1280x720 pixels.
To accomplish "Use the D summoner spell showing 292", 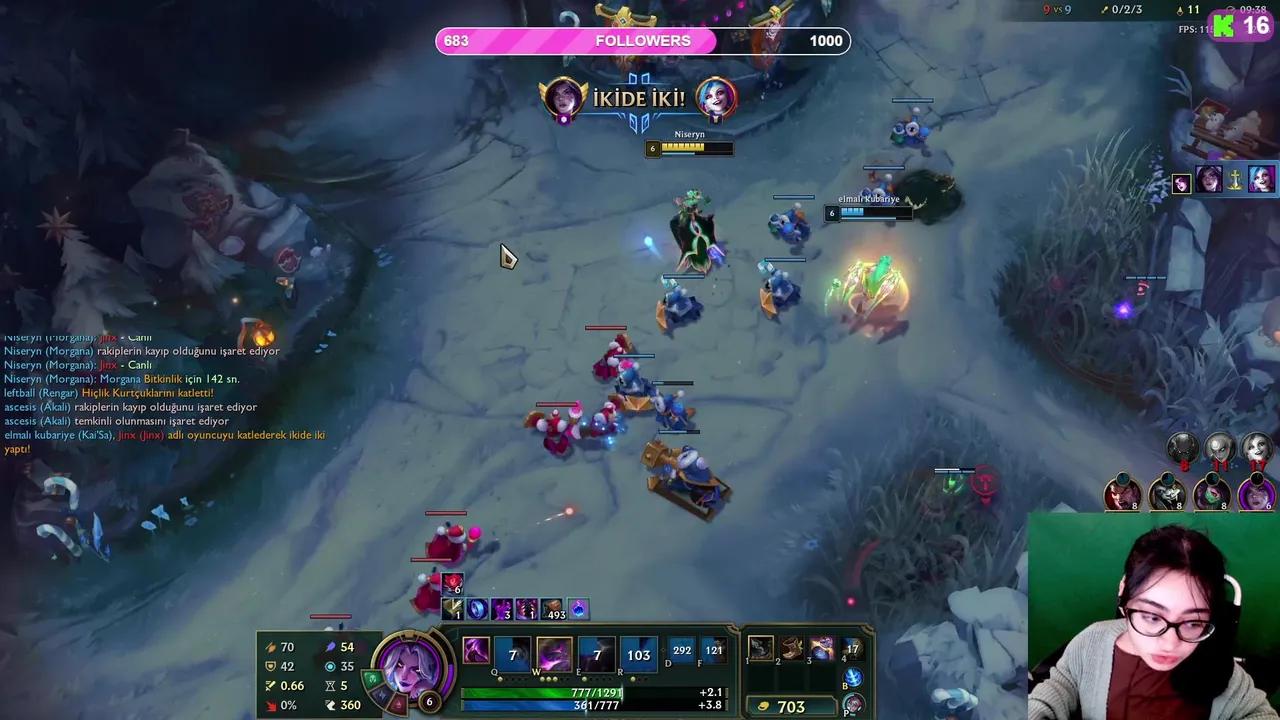I will pyautogui.click(x=681, y=650).
